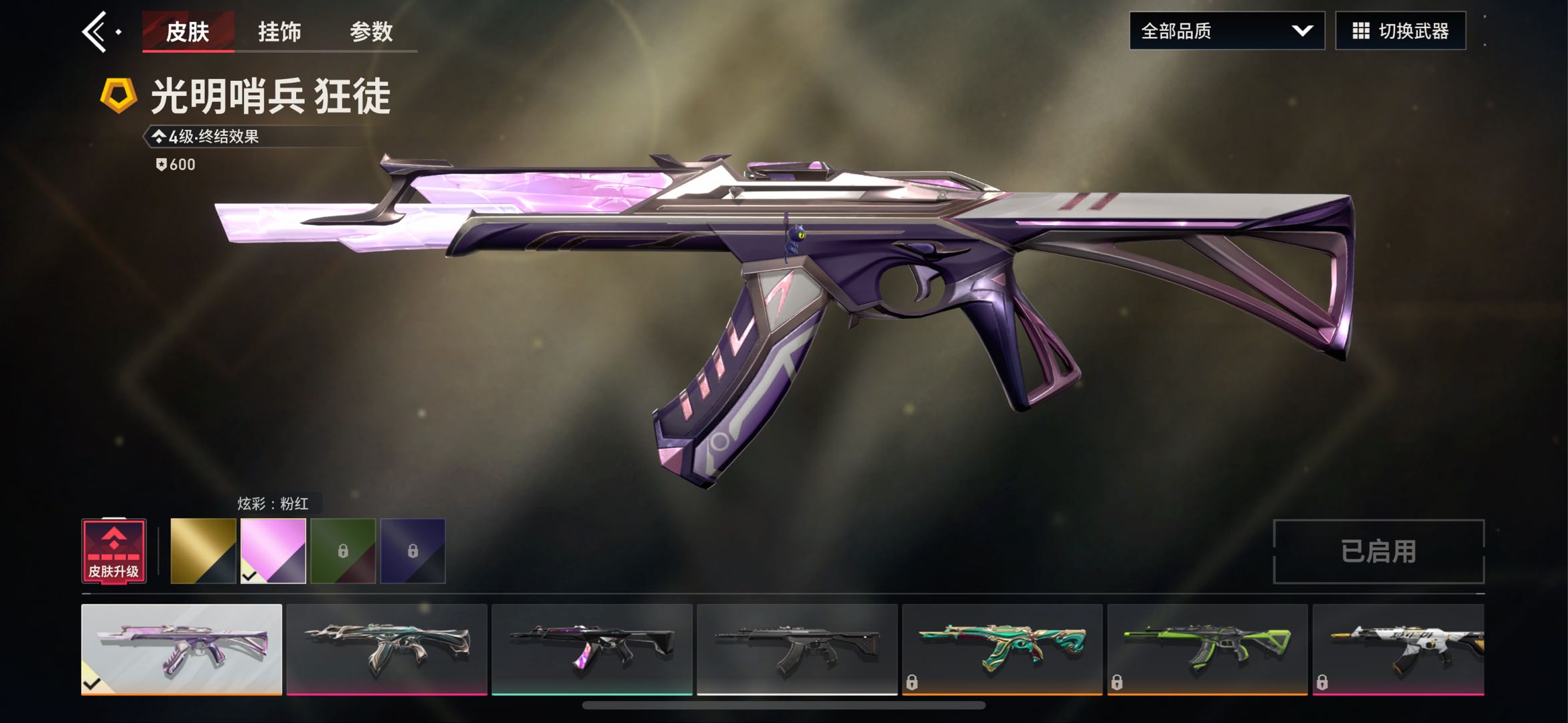This screenshot has height=723, width=1568.
Task: Click the 切换武器 button
Action: (x=1400, y=31)
